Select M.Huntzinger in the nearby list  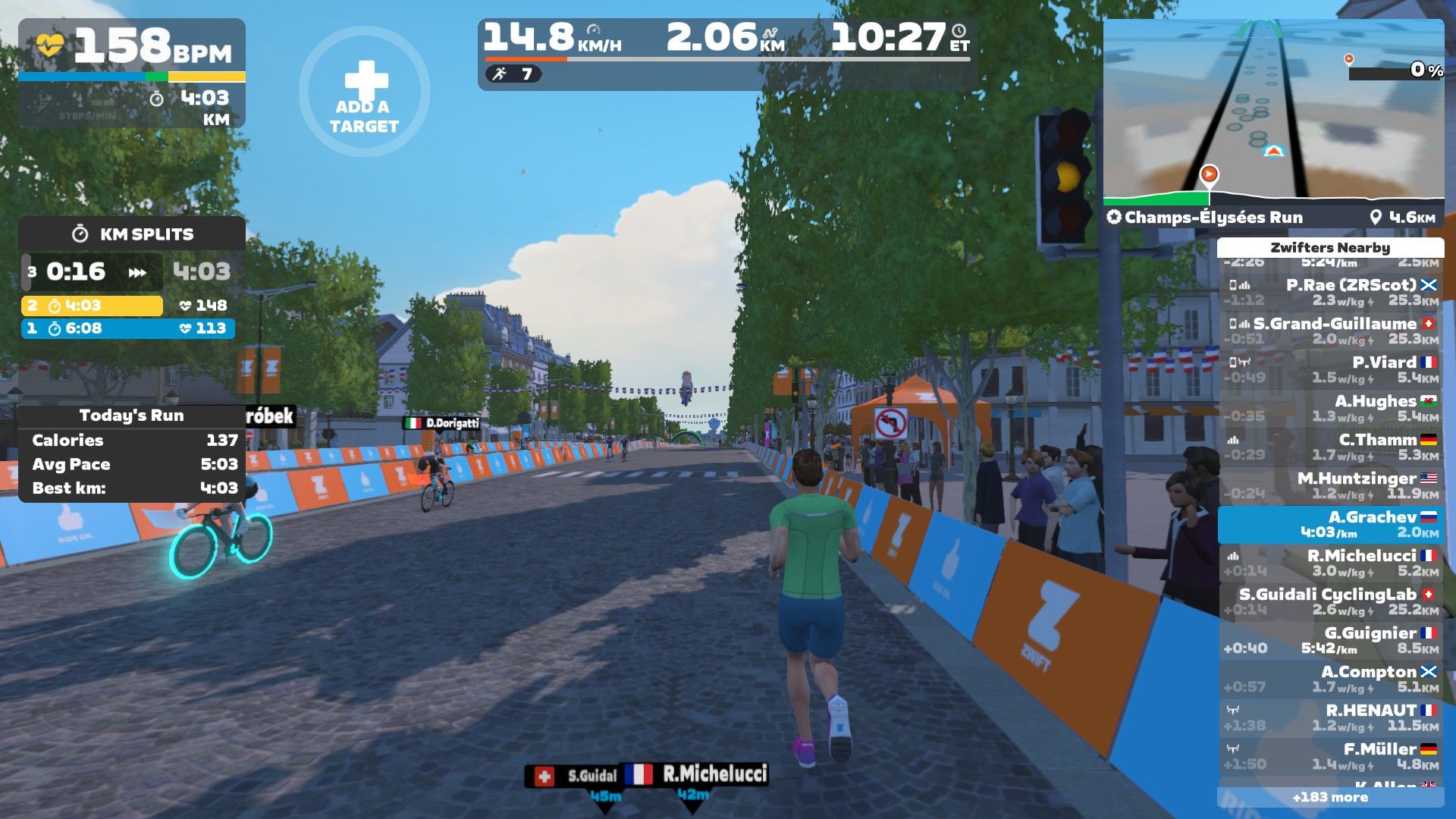coord(1331,486)
